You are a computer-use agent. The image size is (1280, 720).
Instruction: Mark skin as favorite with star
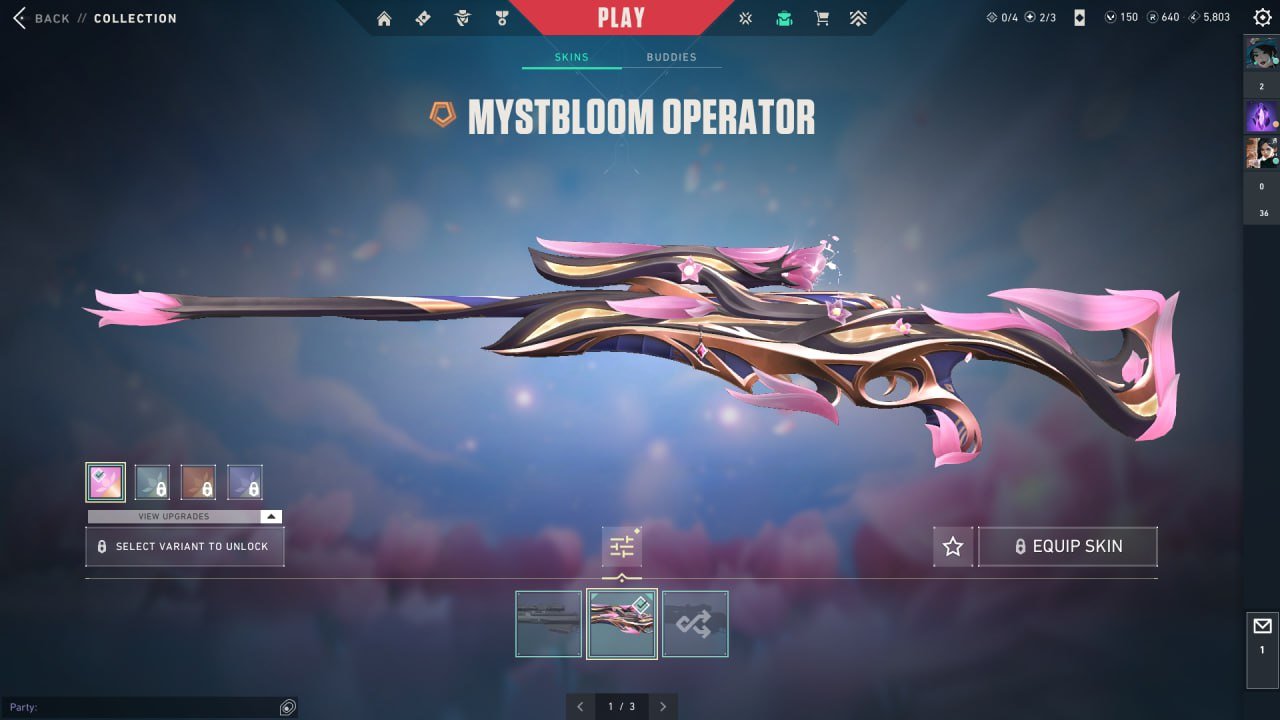[953, 547]
